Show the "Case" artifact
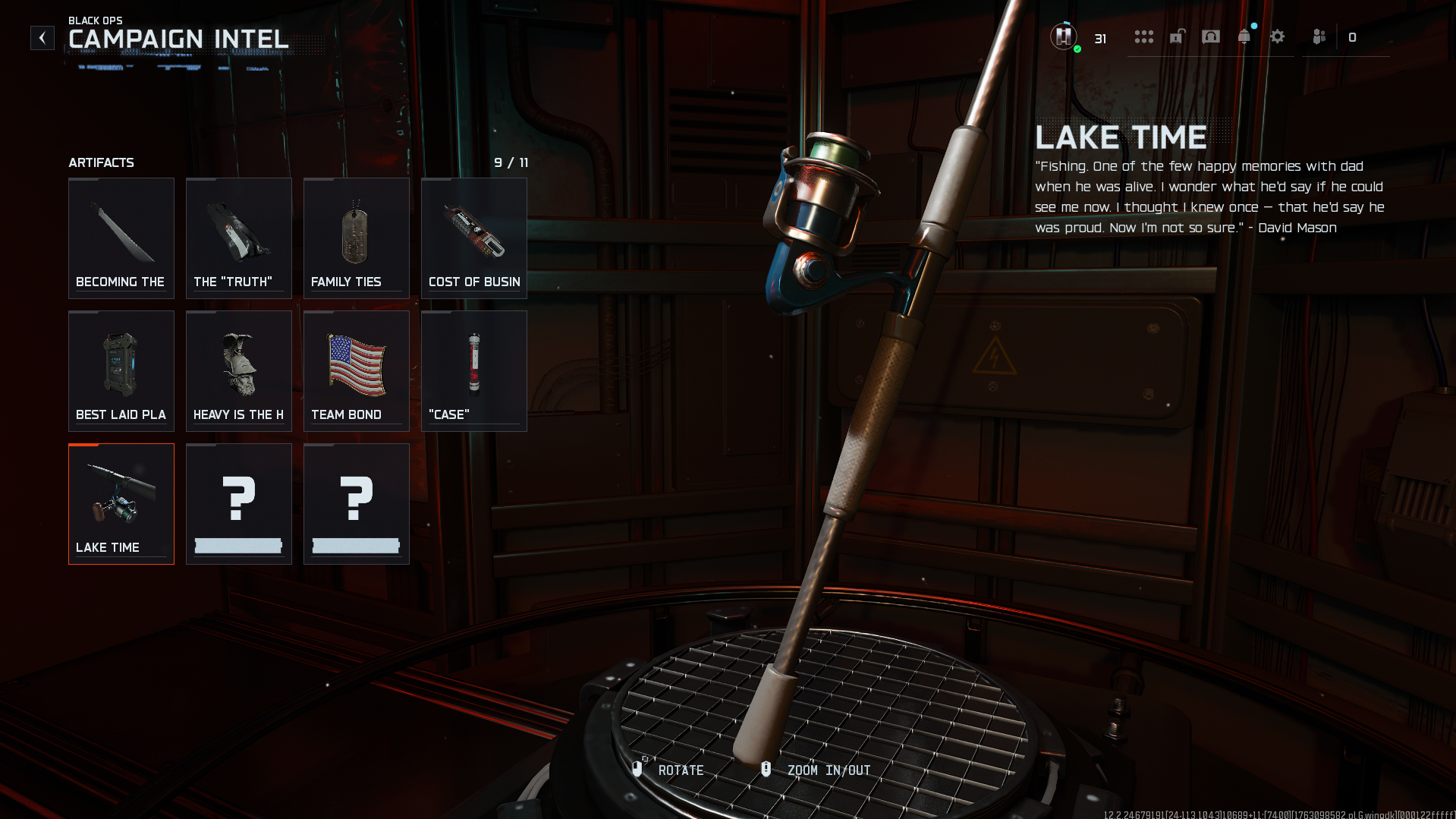 tap(474, 370)
